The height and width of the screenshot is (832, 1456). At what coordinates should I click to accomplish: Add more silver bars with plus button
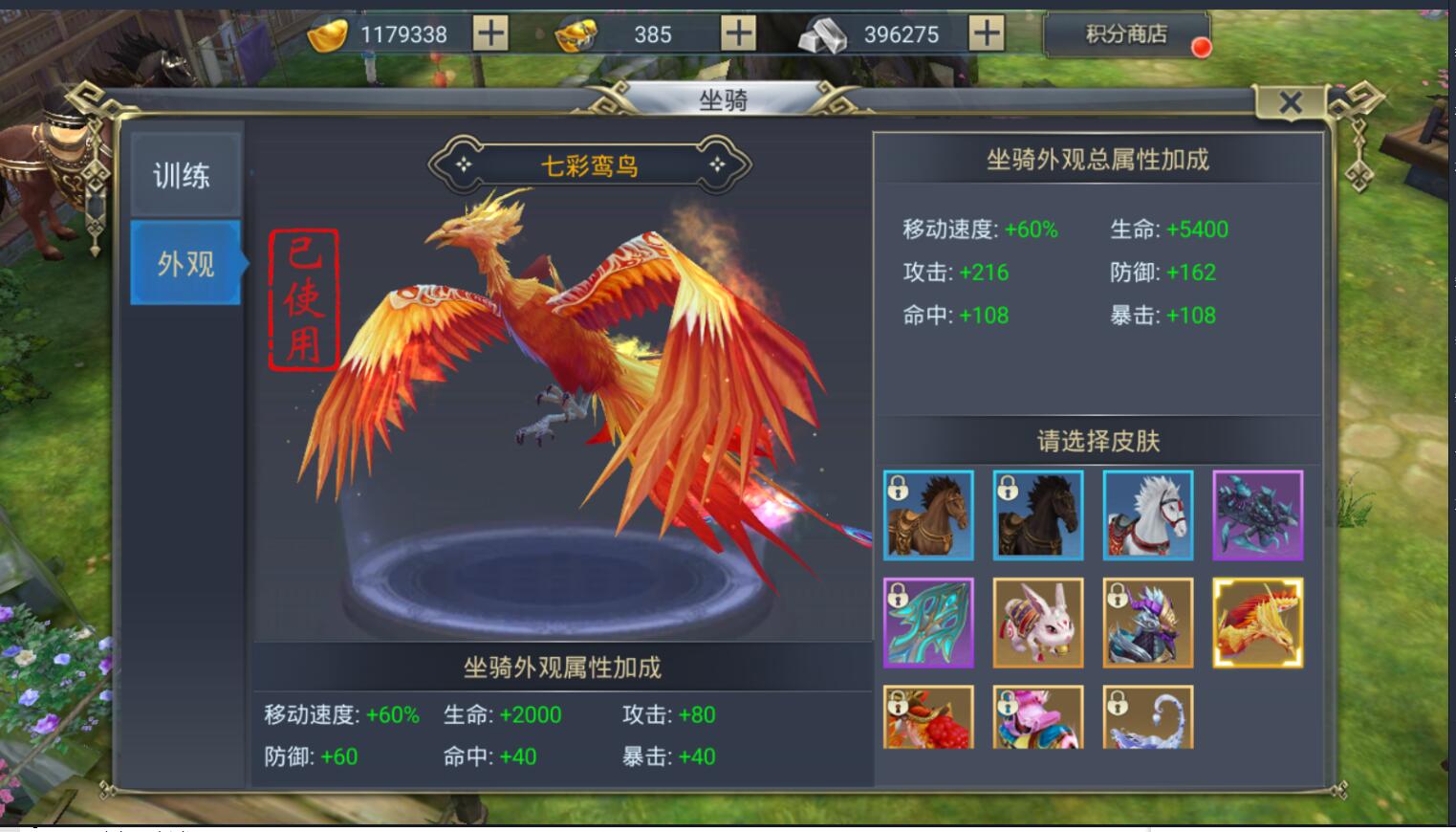[986, 34]
